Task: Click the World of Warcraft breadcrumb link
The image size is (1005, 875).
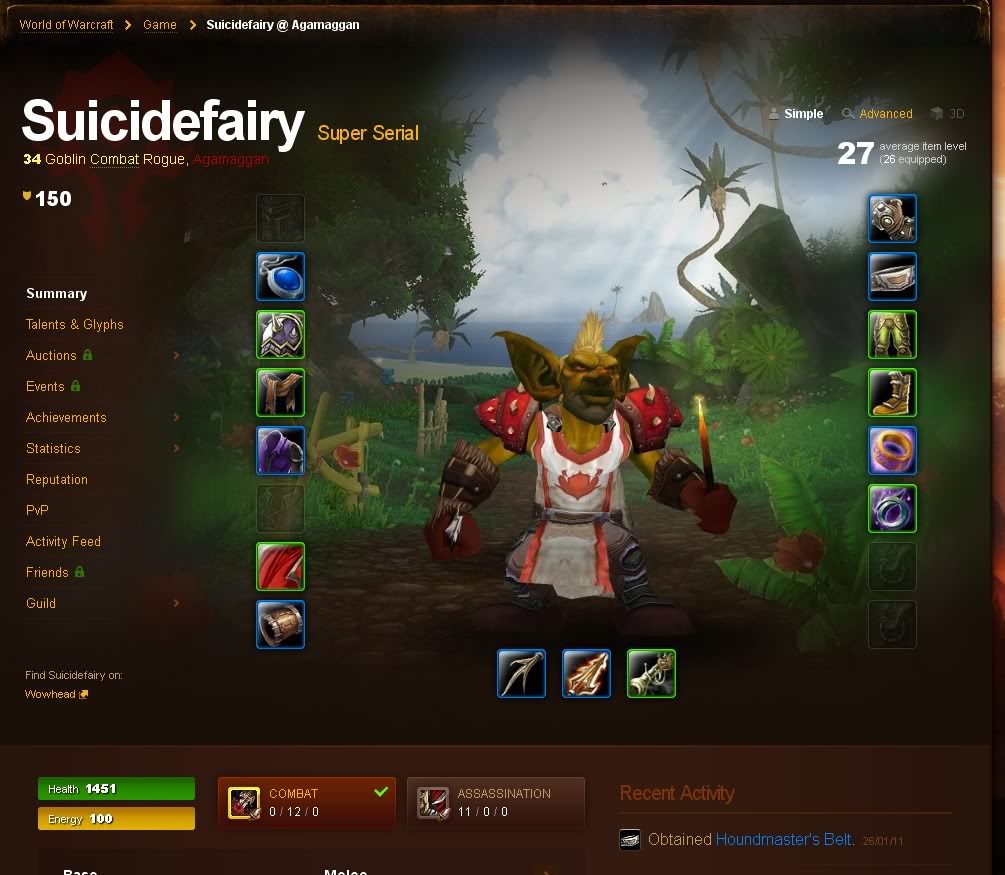Action: (x=66, y=25)
